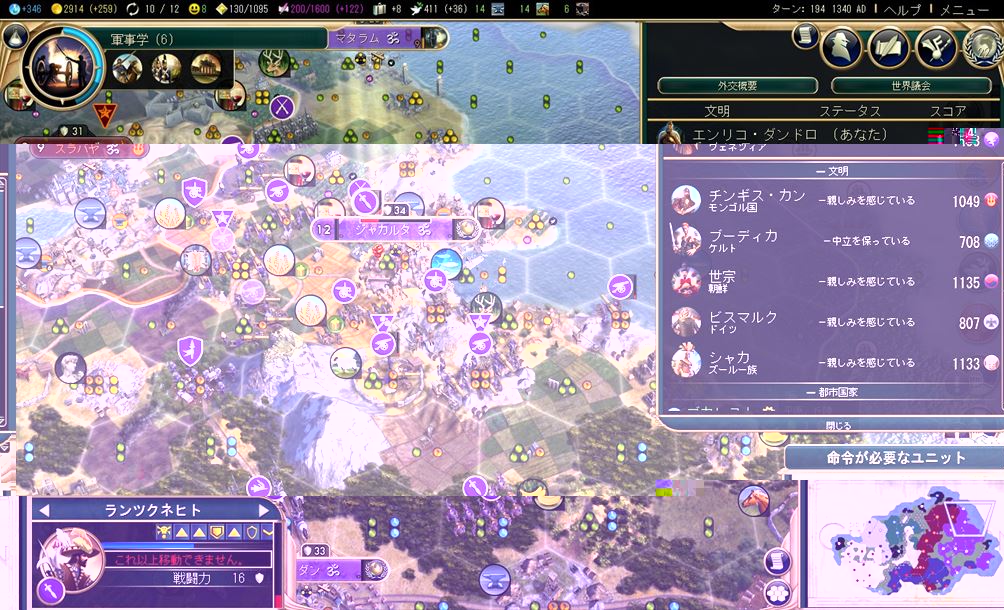Close the diplomacy list with 閉じる

coord(838,426)
